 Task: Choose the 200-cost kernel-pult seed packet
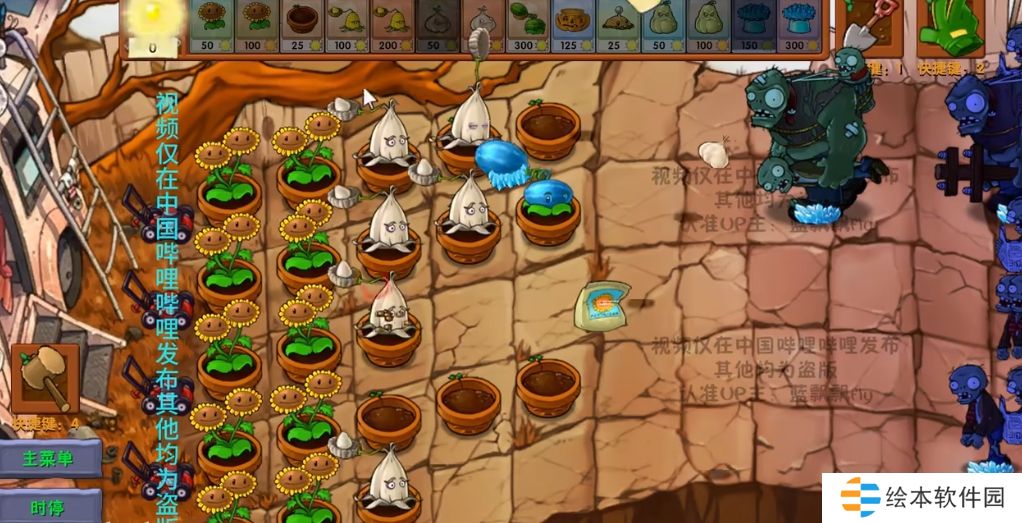(x=390, y=26)
